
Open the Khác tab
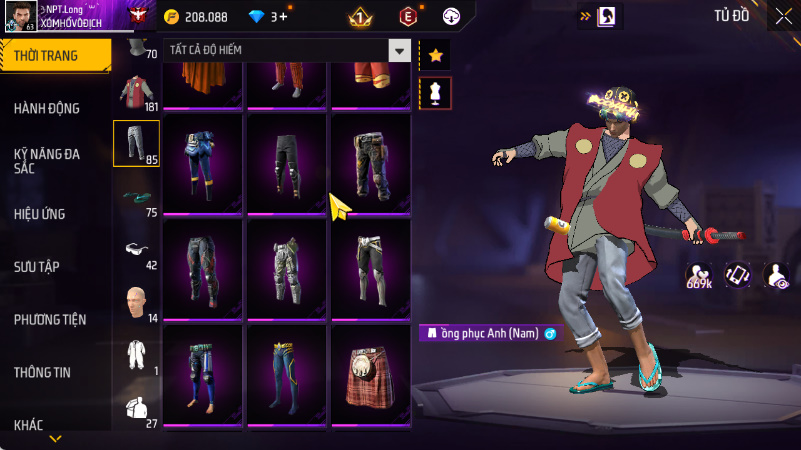(x=29, y=425)
